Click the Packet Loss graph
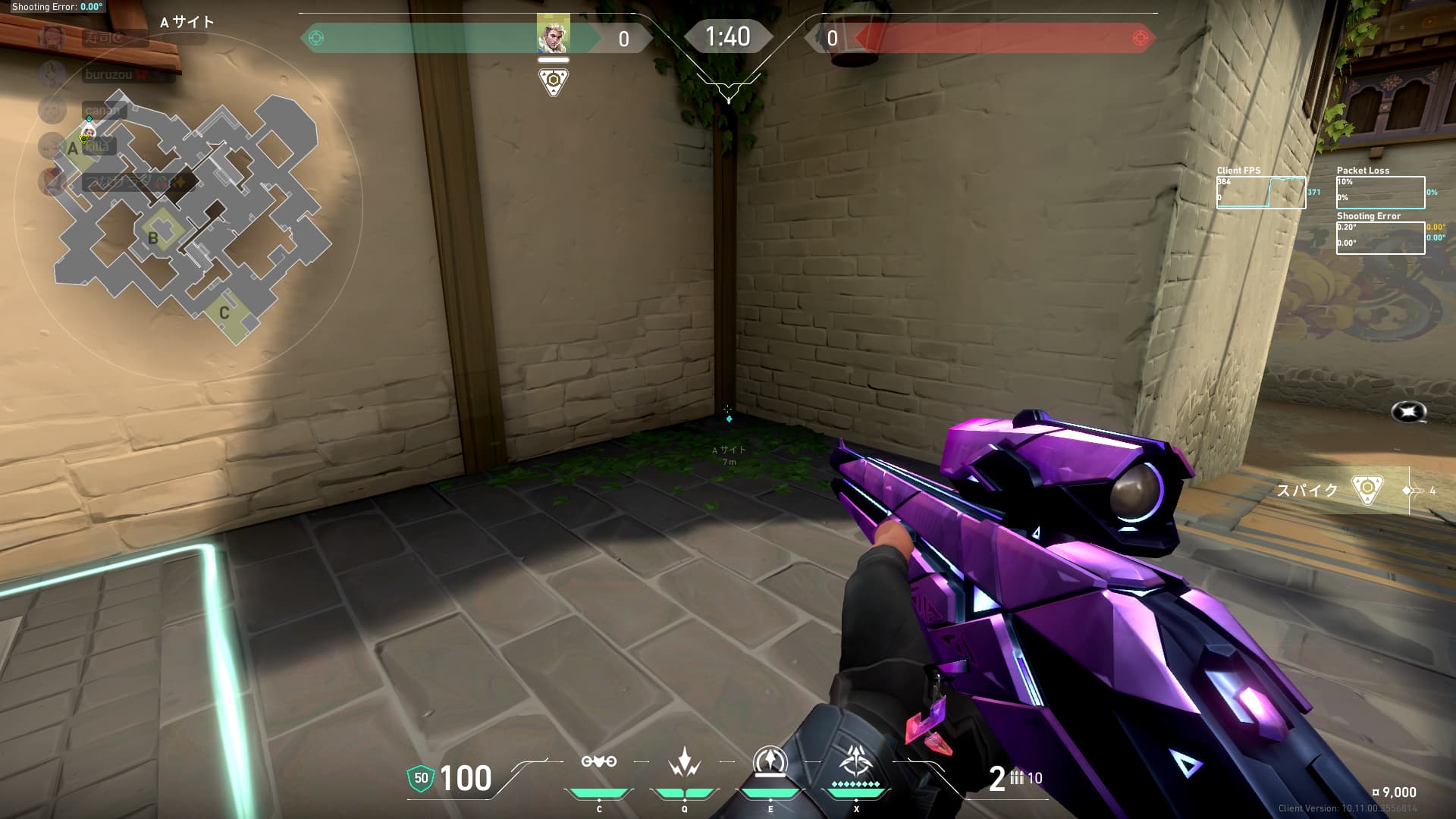The height and width of the screenshot is (819, 1456). tap(1380, 193)
